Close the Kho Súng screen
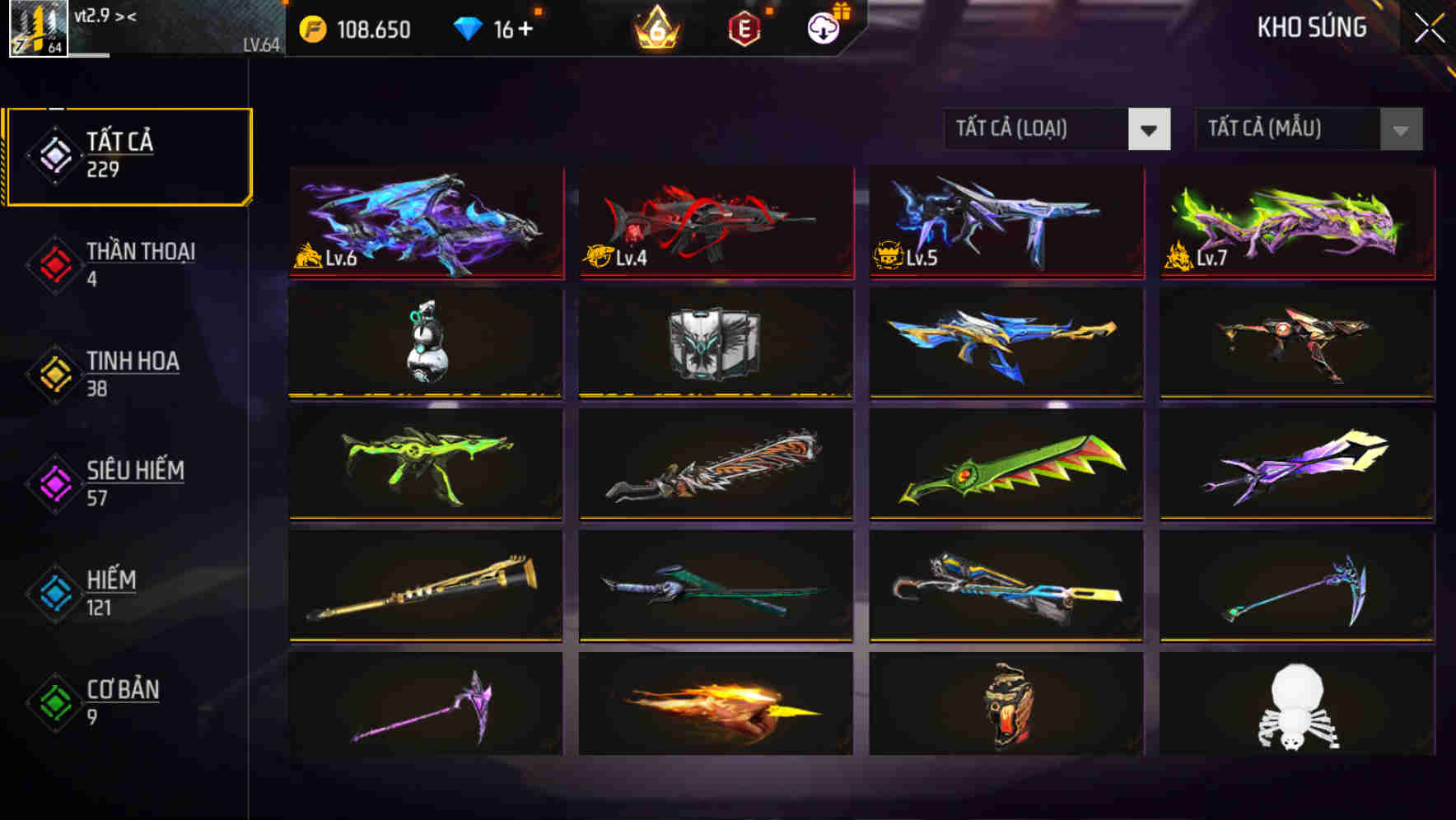Screen dimensions: 1456x820 1429,26
